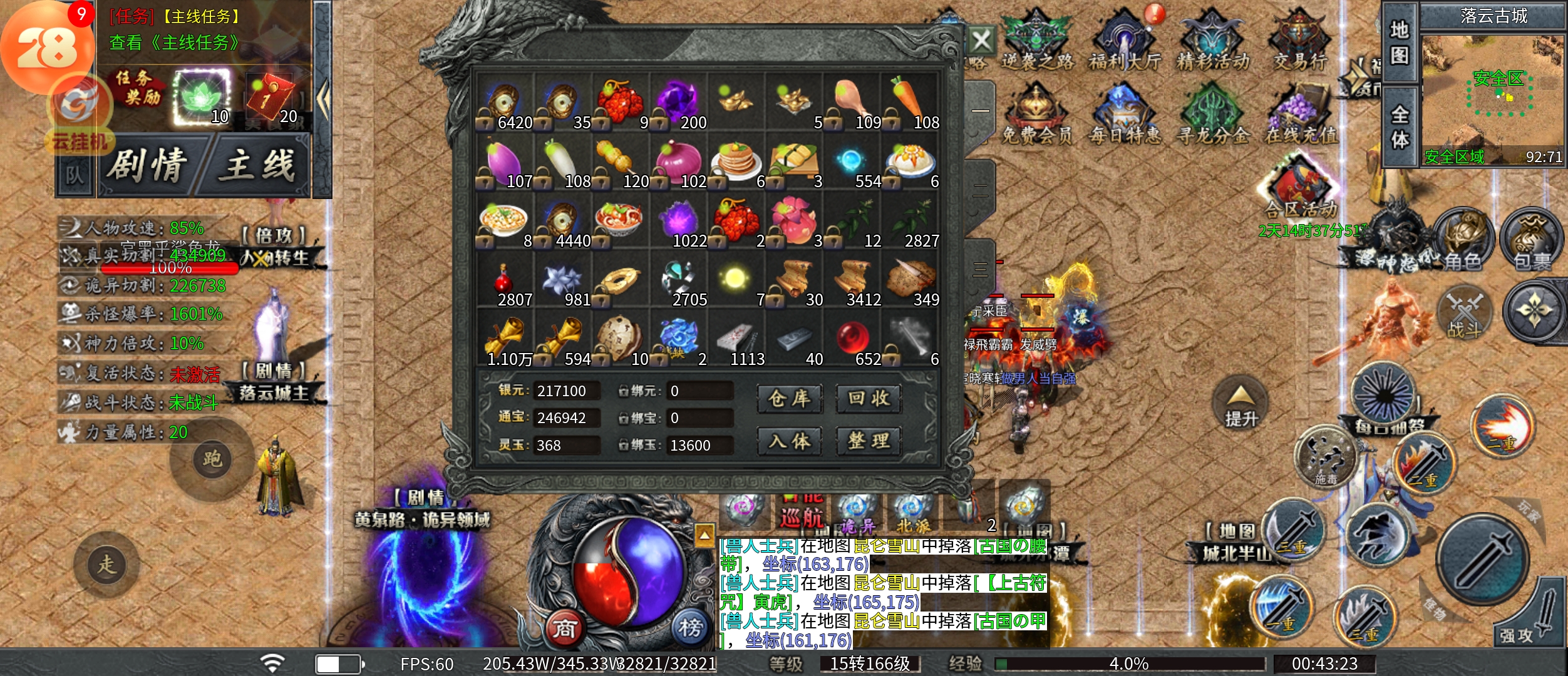Open the 仓库 warehouse

point(789,399)
